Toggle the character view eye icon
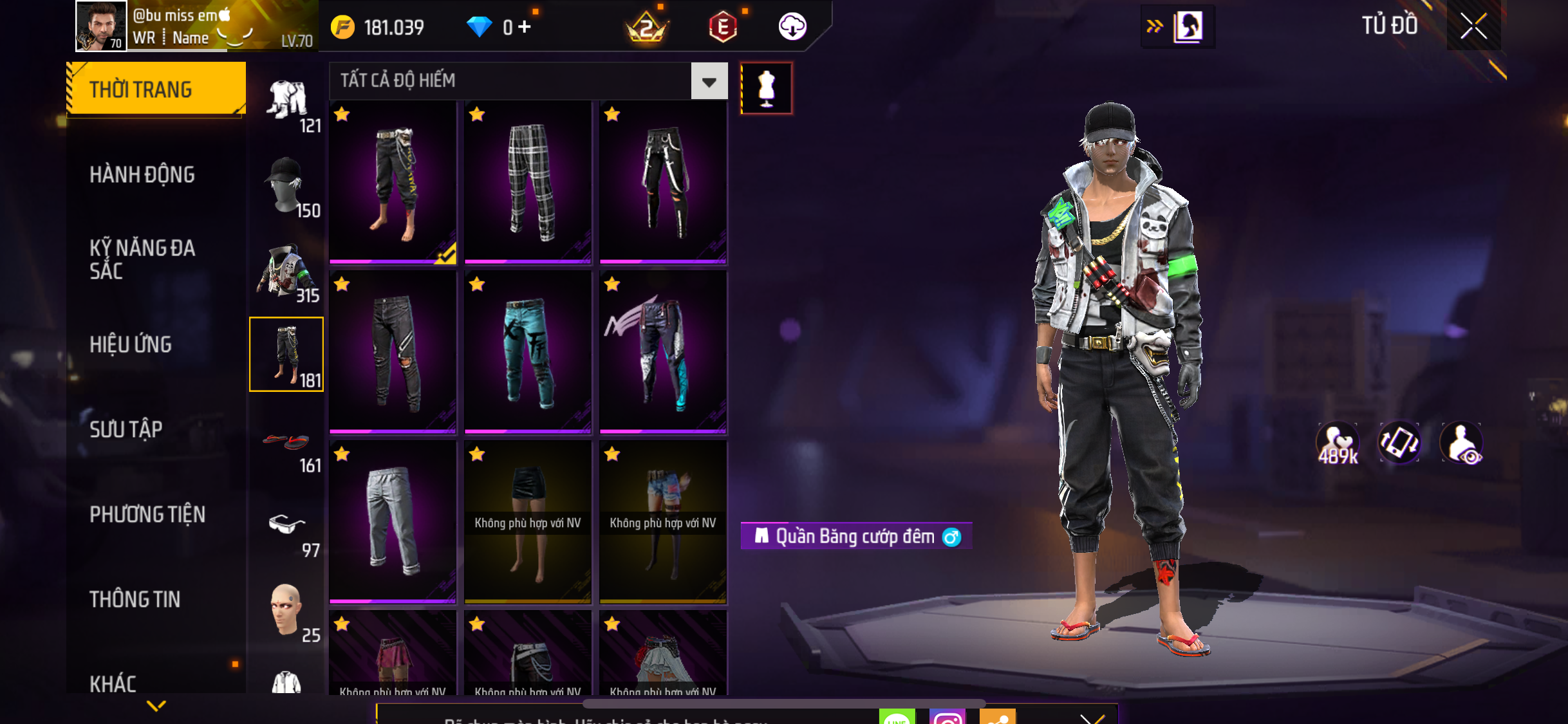1568x724 pixels. tap(1462, 443)
